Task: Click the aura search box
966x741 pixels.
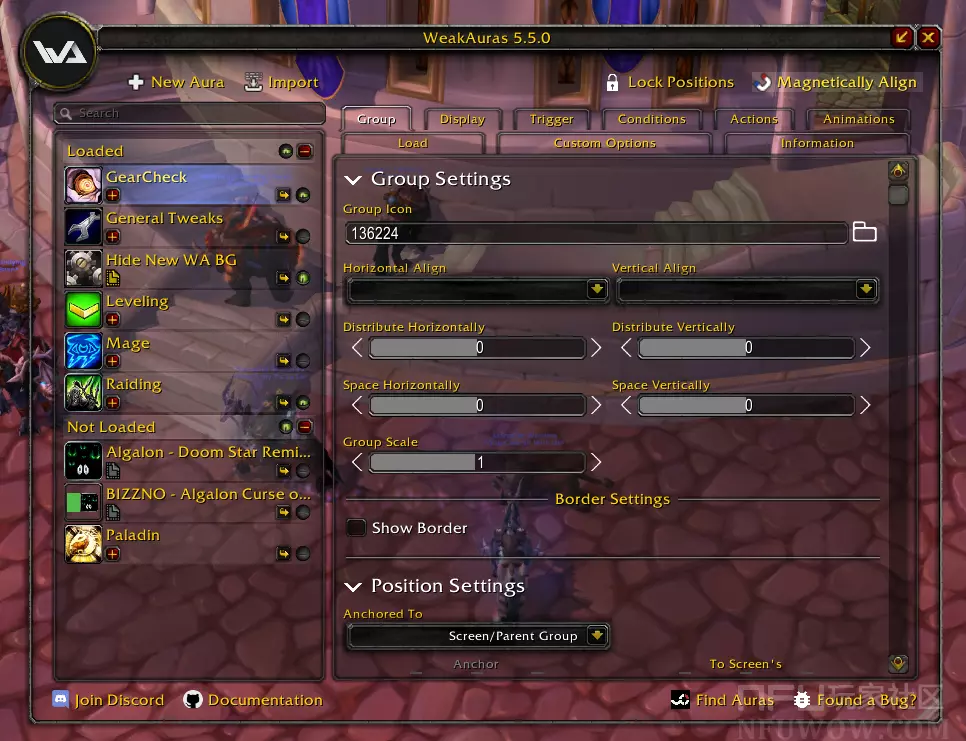Action: pyautogui.click(x=190, y=114)
